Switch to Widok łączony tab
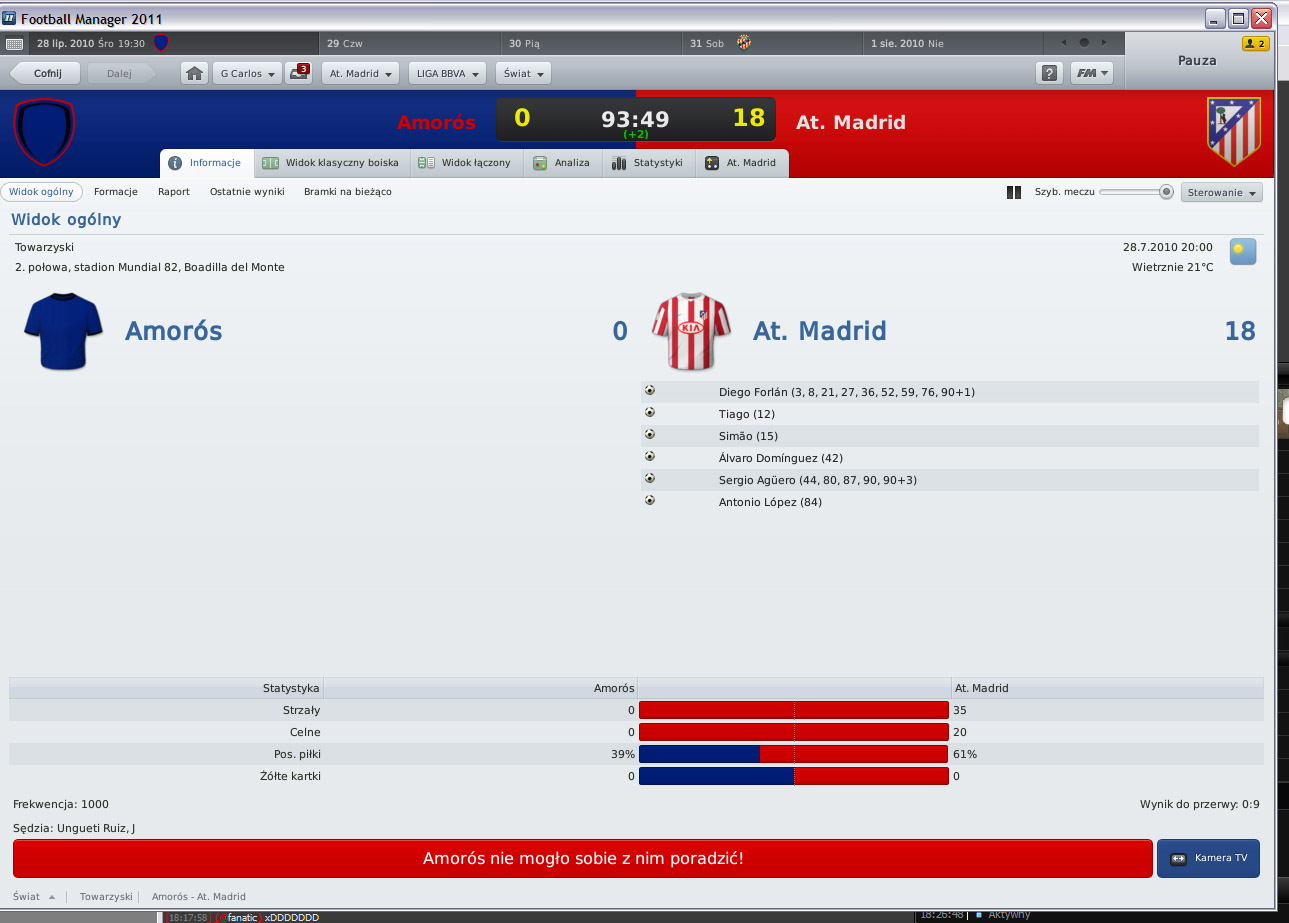 coord(466,163)
